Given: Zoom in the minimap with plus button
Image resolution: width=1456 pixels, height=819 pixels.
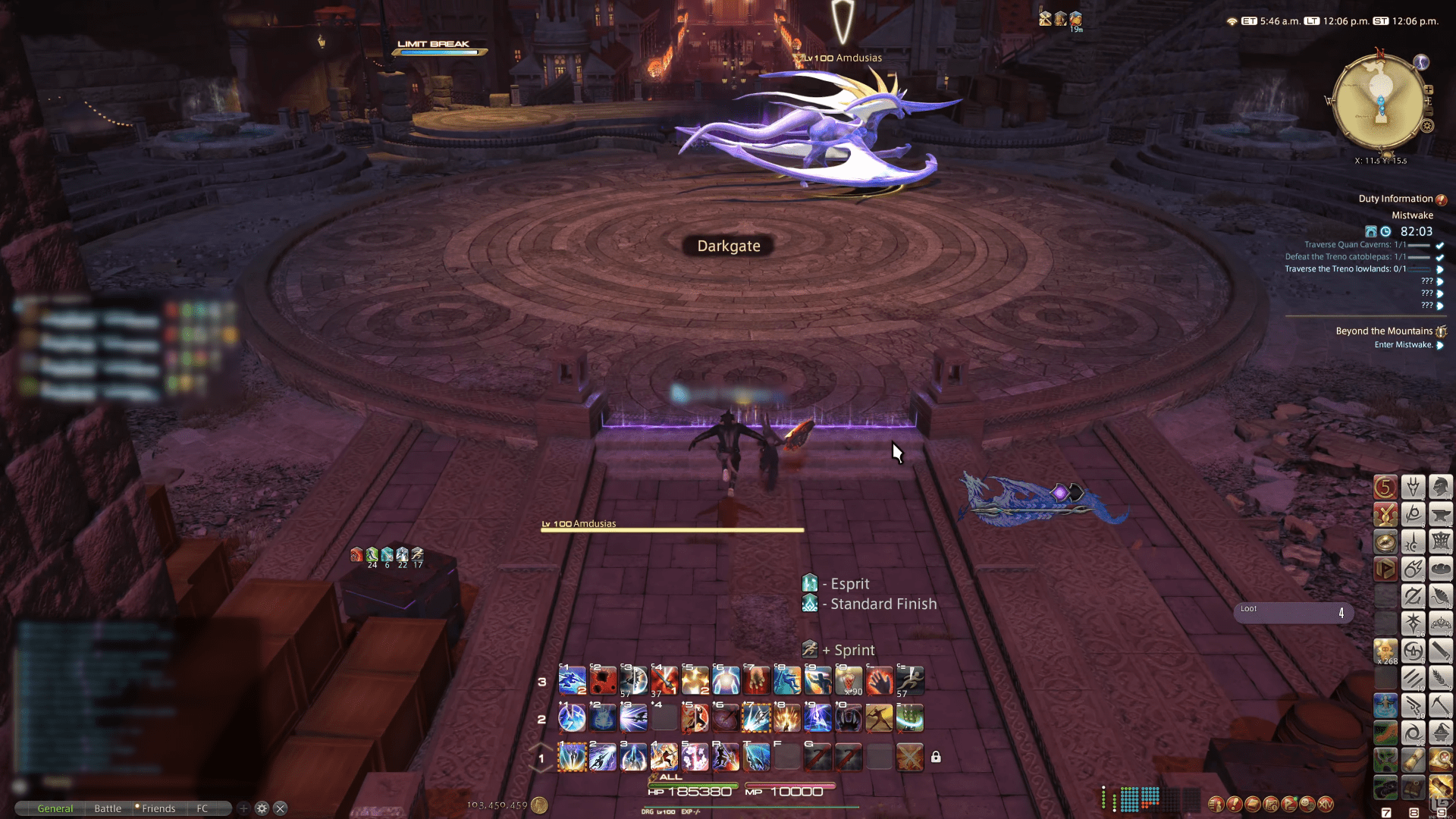Looking at the screenshot, I should [1429, 90].
